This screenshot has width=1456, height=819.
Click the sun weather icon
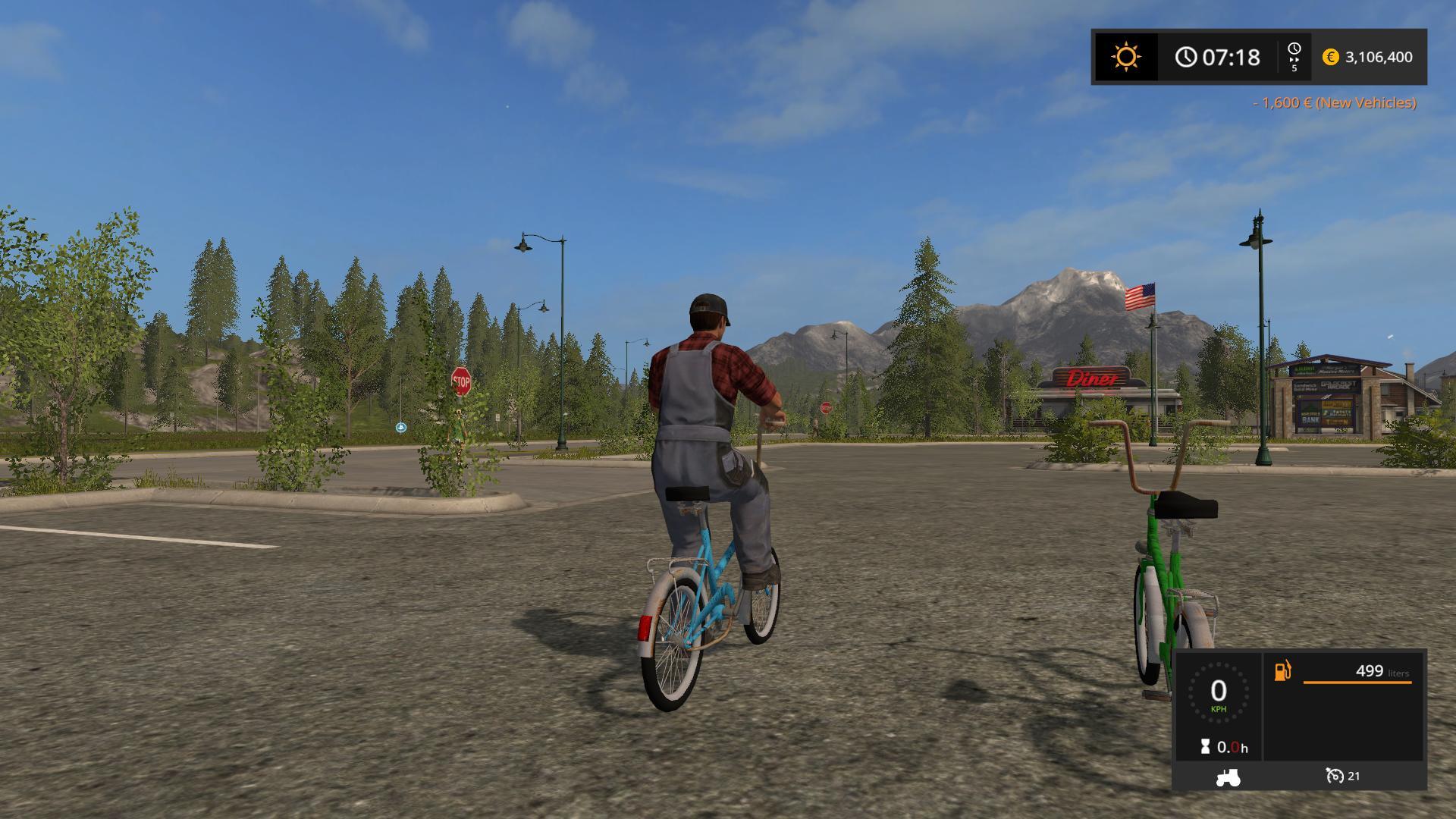click(x=1125, y=57)
